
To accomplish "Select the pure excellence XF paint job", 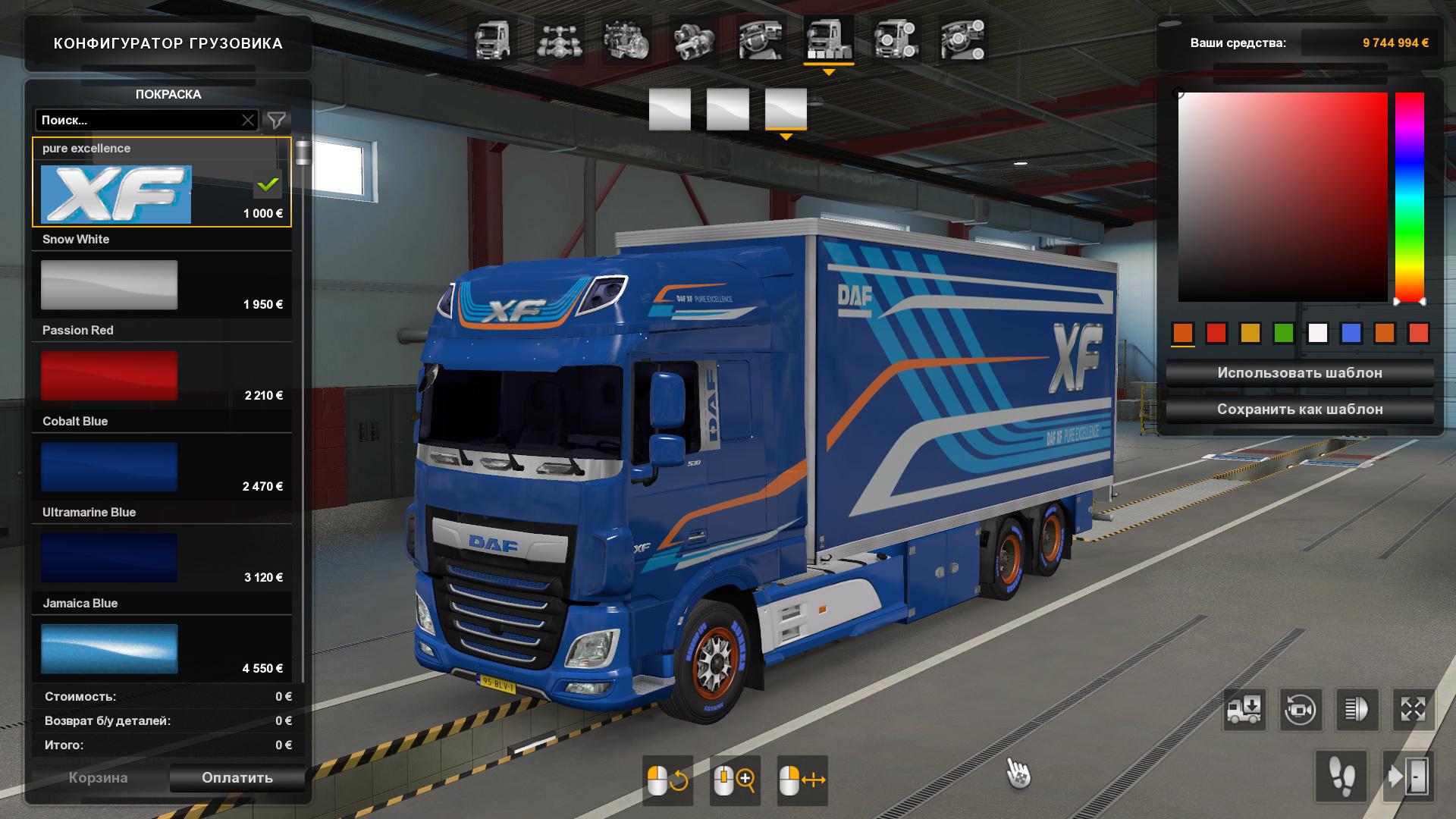I will click(116, 195).
